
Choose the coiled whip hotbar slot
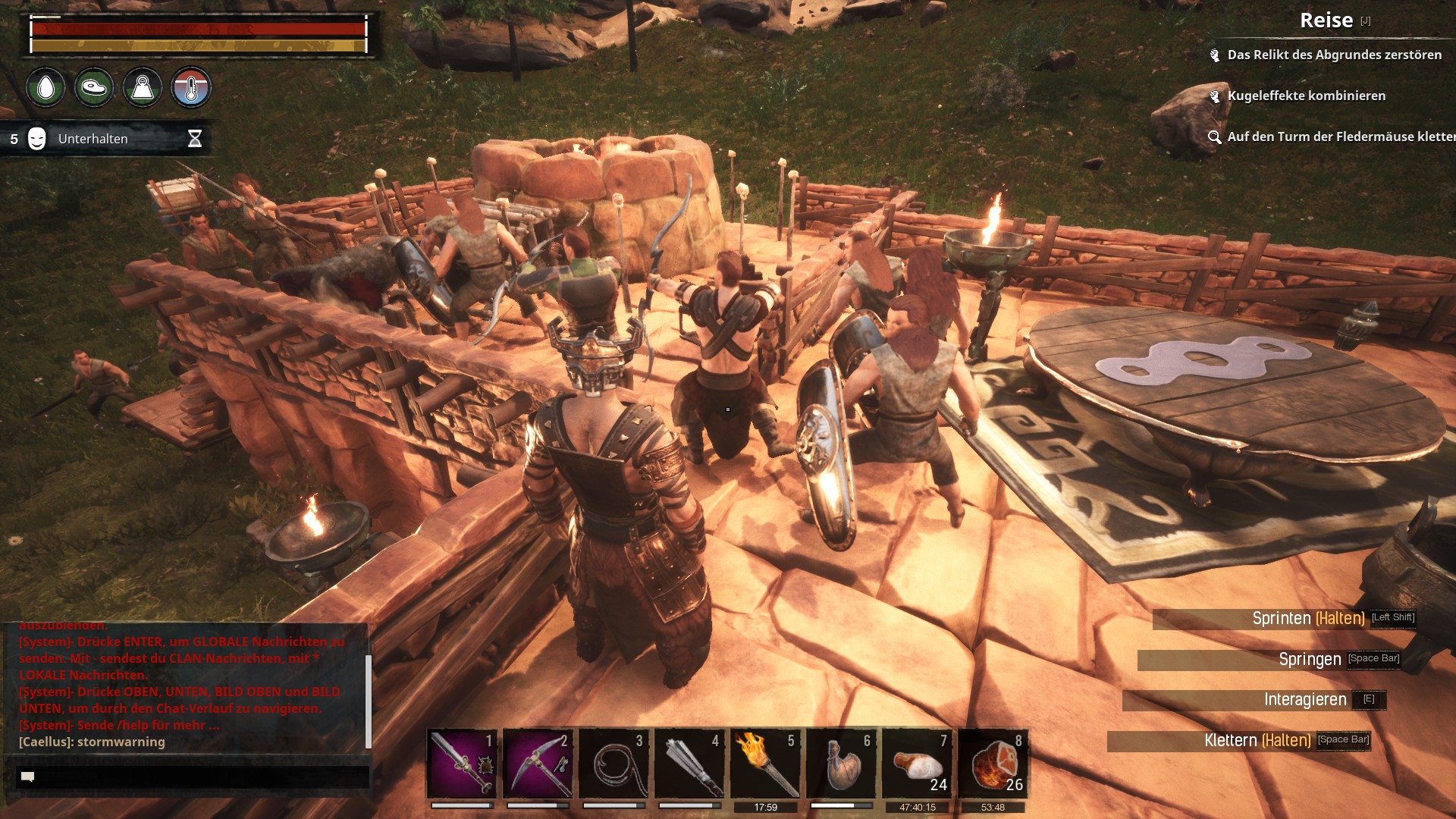[613, 763]
